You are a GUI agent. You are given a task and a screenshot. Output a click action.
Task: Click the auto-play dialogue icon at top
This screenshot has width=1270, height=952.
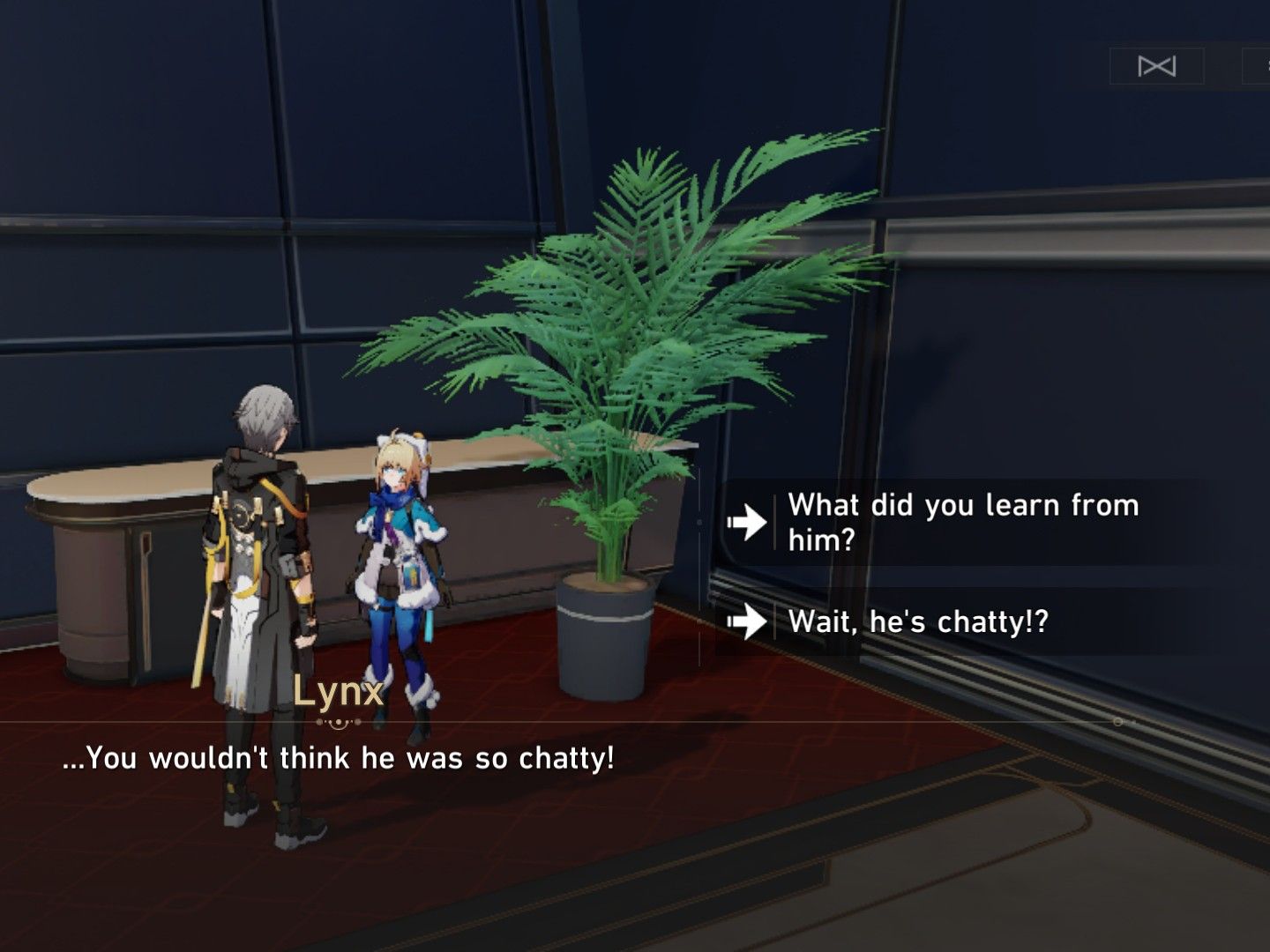point(1157,65)
